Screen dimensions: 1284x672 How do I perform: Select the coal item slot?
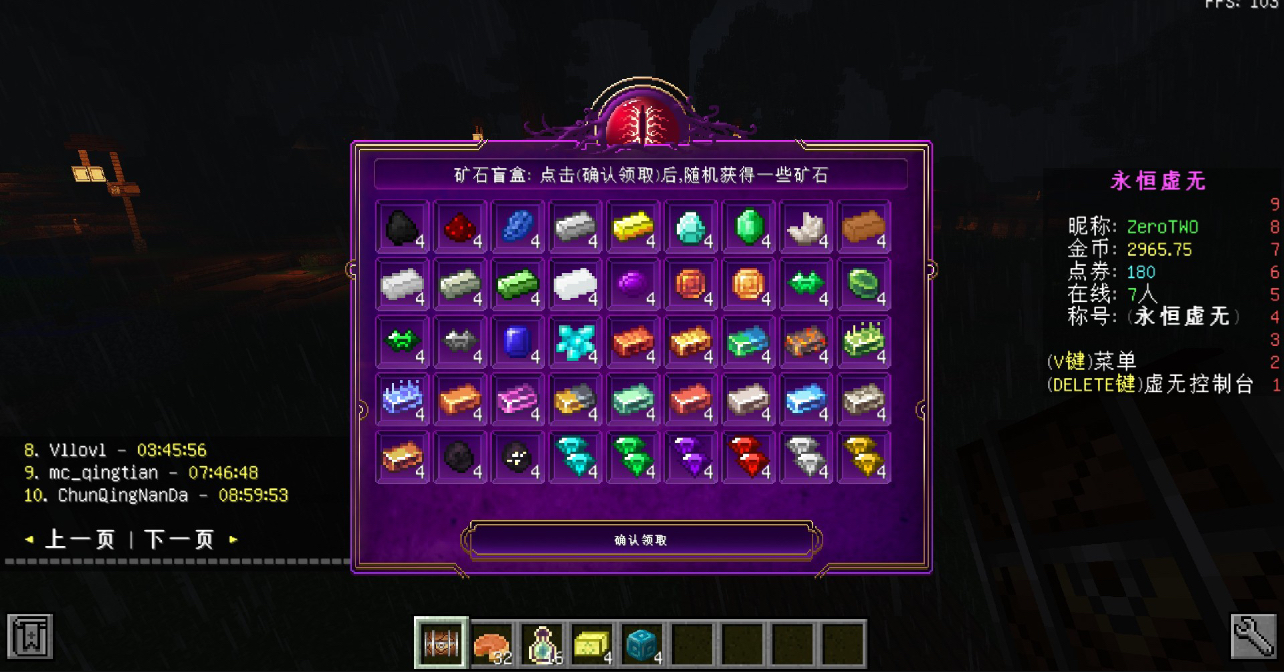(x=404, y=227)
